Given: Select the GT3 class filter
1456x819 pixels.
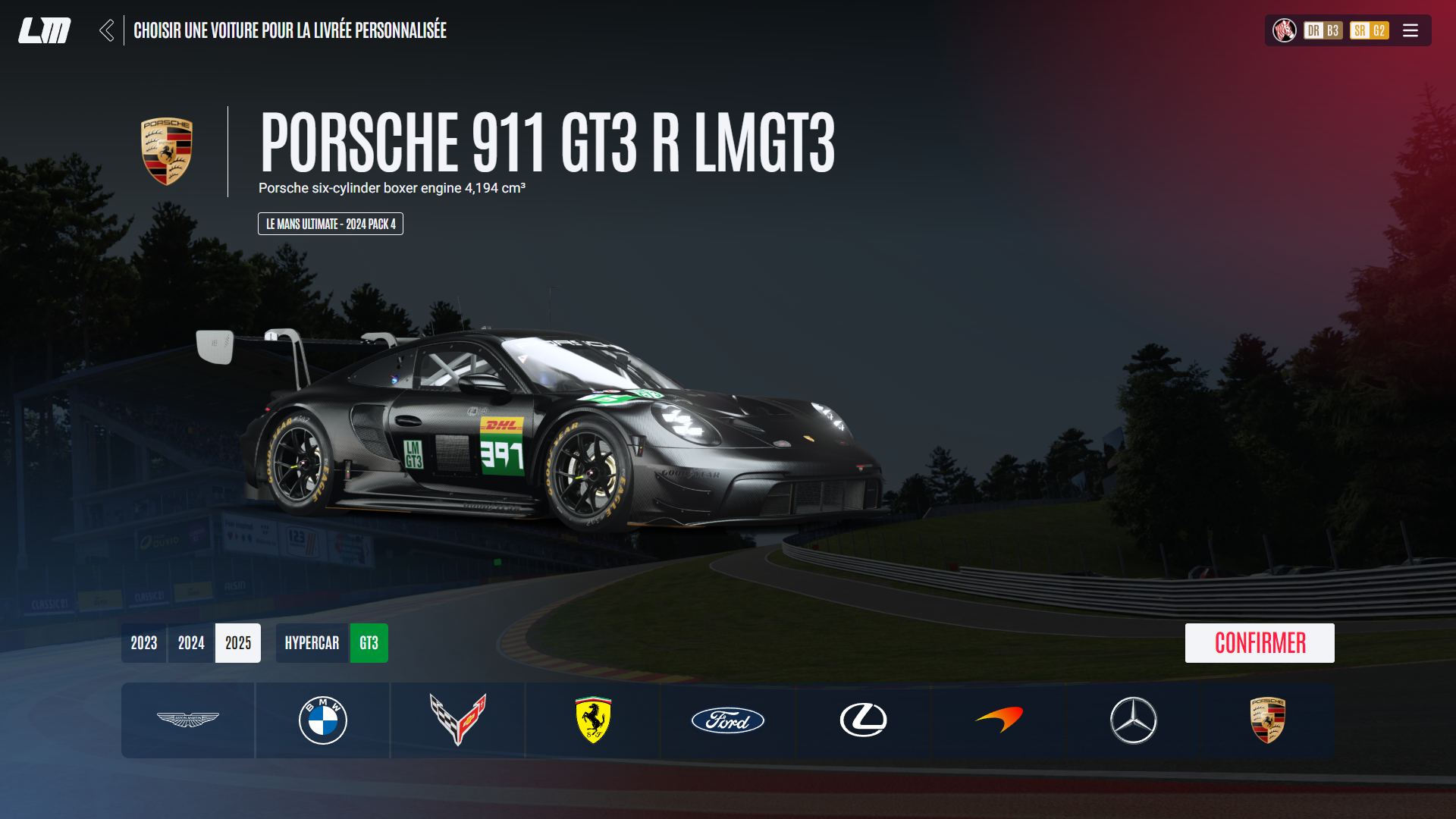Looking at the screenshot, I should [369, 643].
